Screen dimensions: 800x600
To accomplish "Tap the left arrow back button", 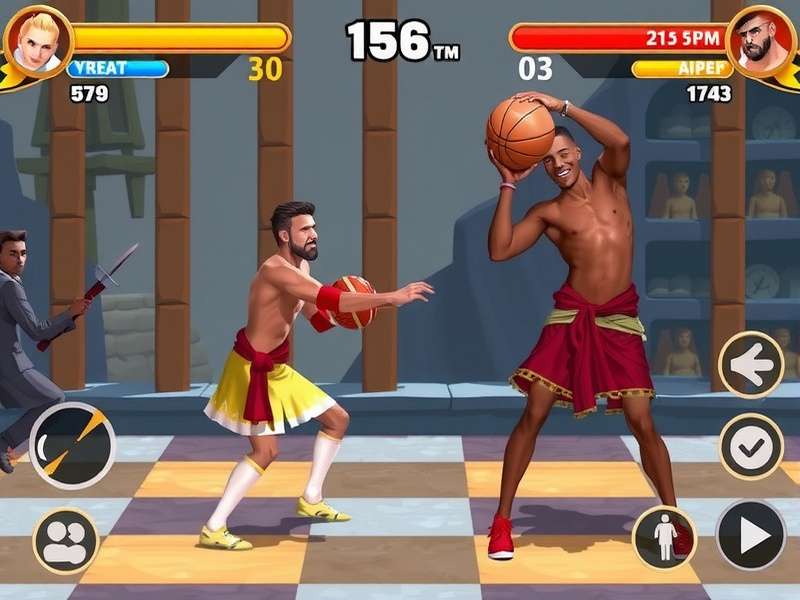I will [751, 365].
